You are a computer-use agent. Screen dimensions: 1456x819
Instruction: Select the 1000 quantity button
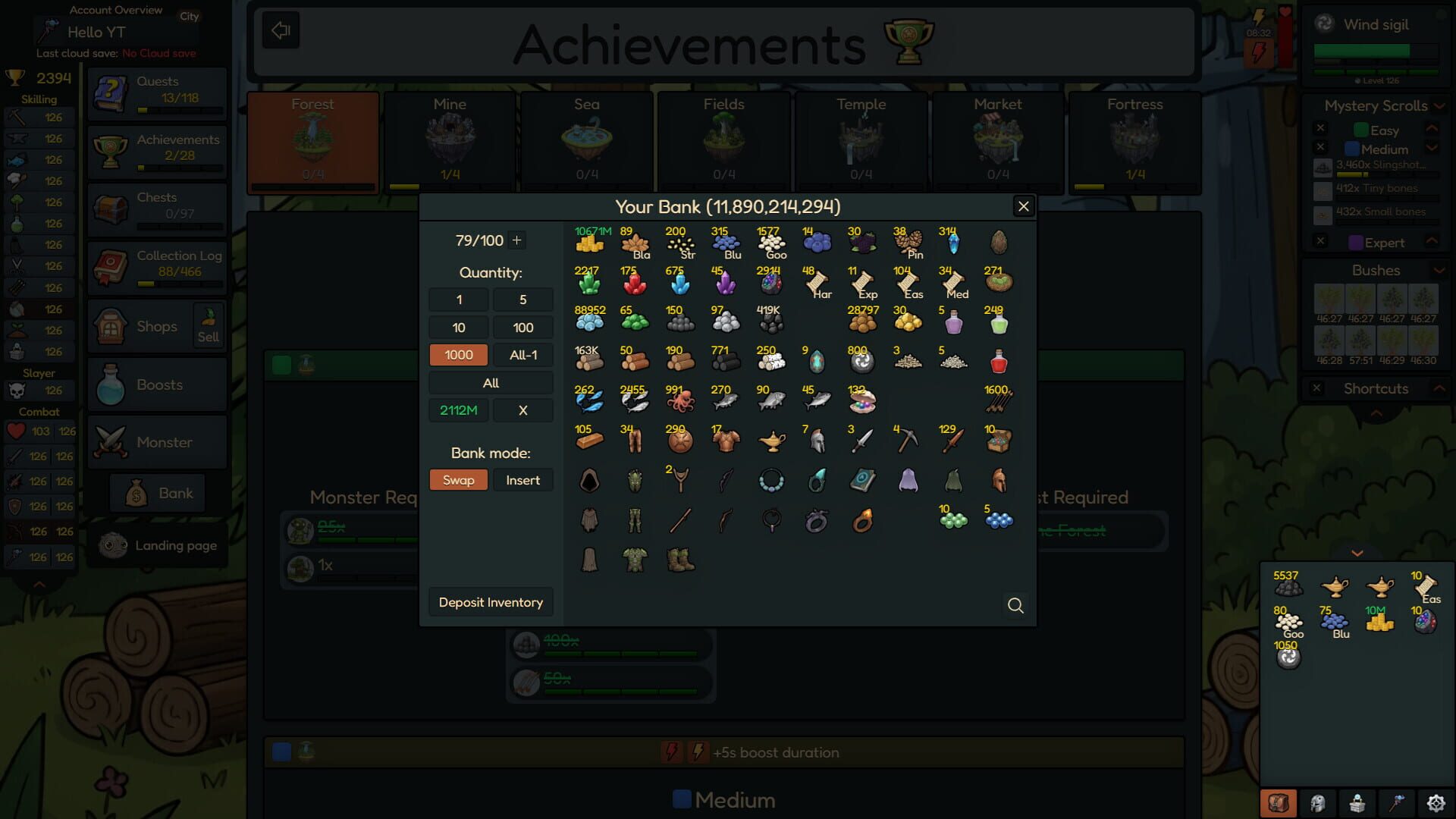click(458, 354)
